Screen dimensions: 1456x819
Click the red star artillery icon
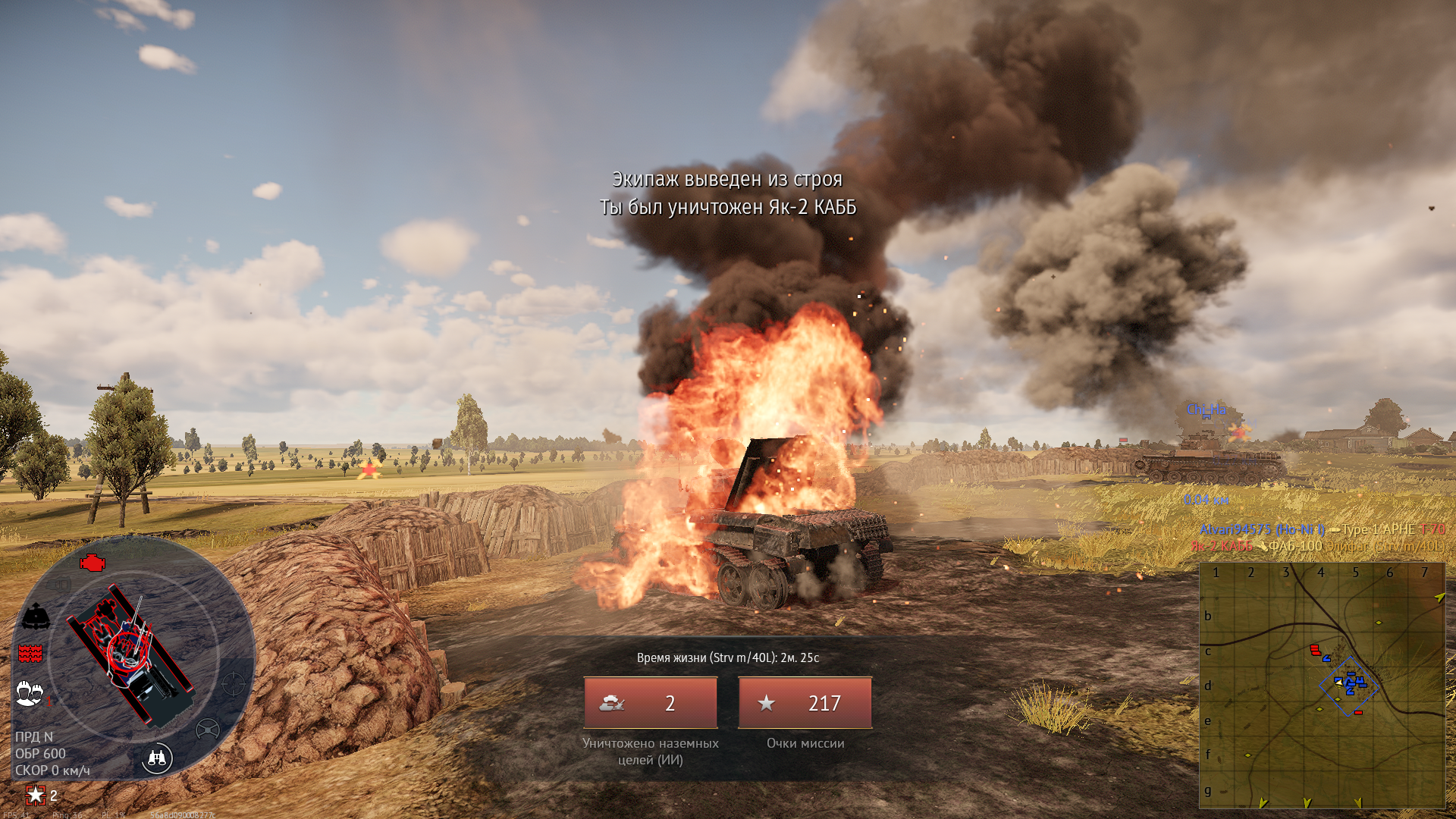click(x=36, y=795)
